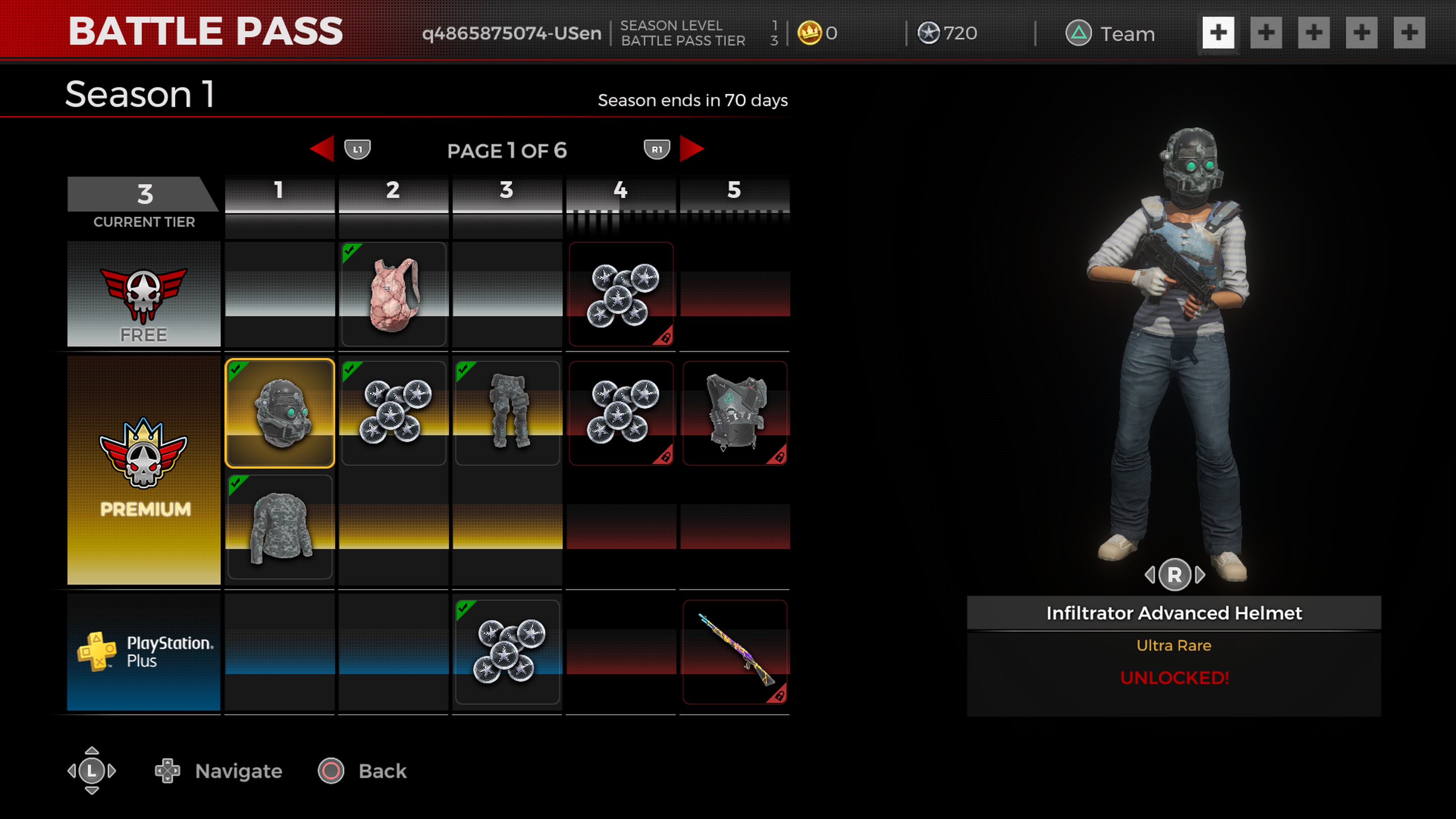Select the locked free tier 4 coins
1456x819 pixels.
621,294
